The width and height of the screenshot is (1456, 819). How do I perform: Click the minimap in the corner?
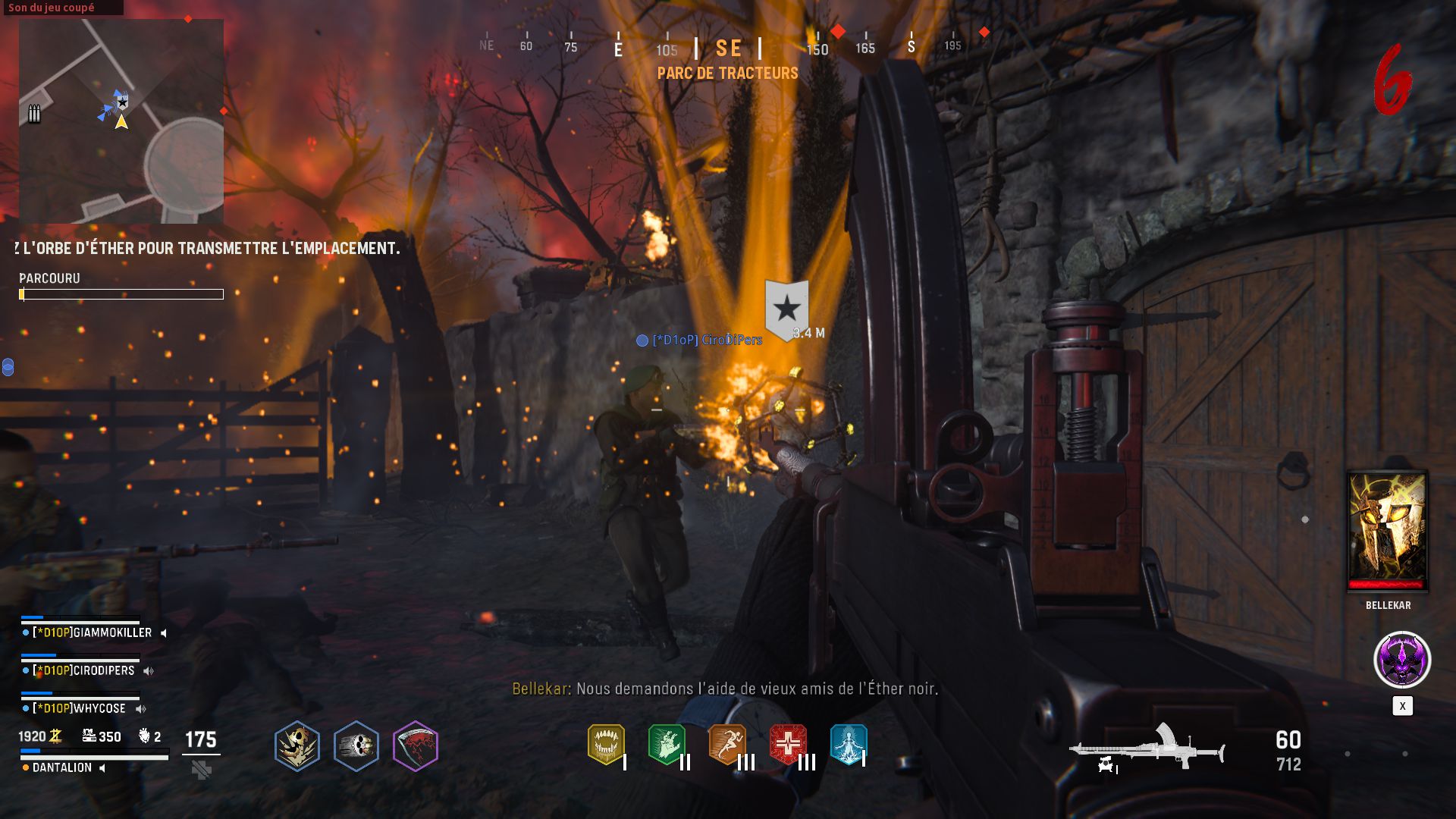(x=121, y=121)
